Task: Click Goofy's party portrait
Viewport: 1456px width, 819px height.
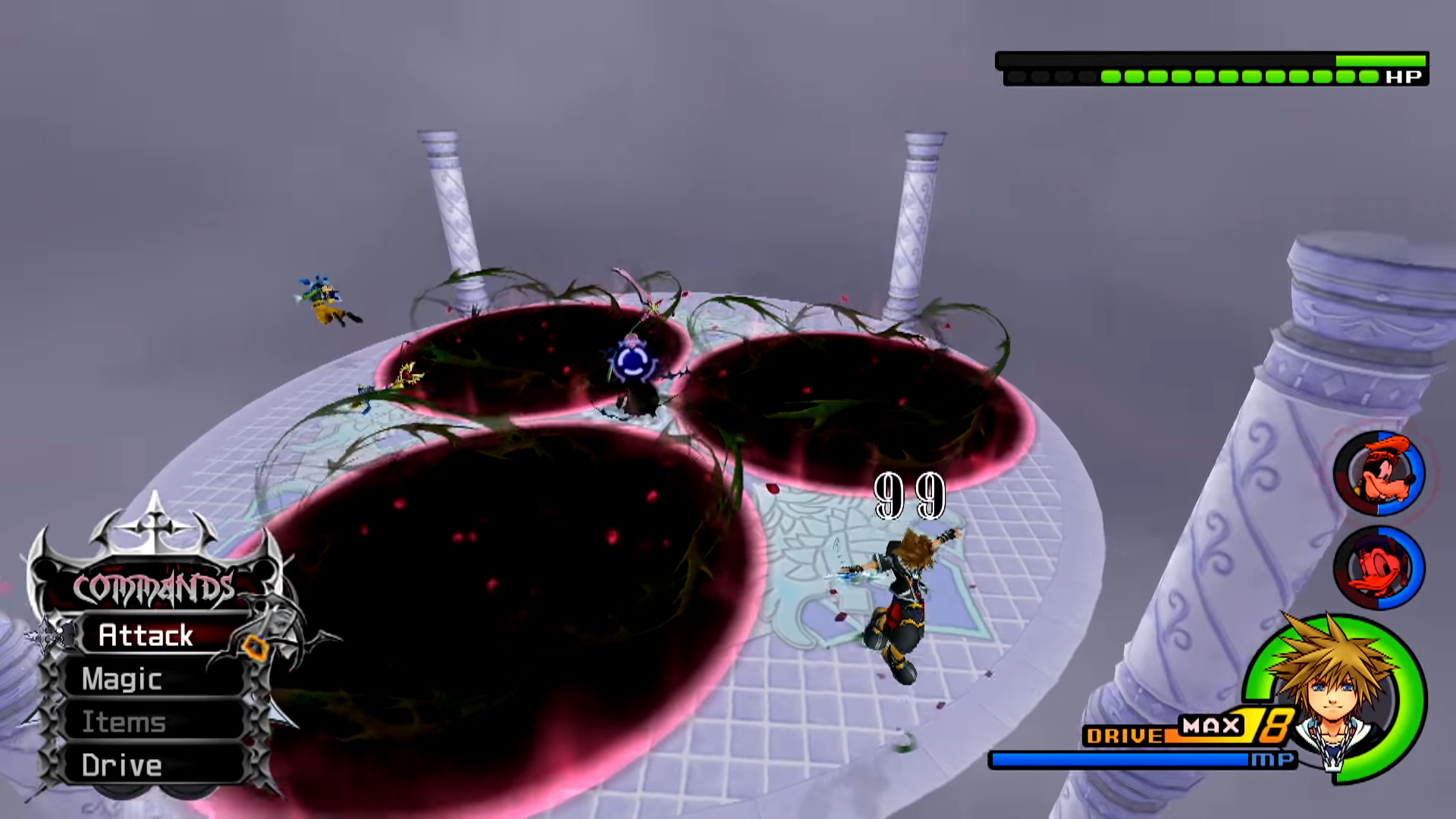Action: (x=1379, y=474)
